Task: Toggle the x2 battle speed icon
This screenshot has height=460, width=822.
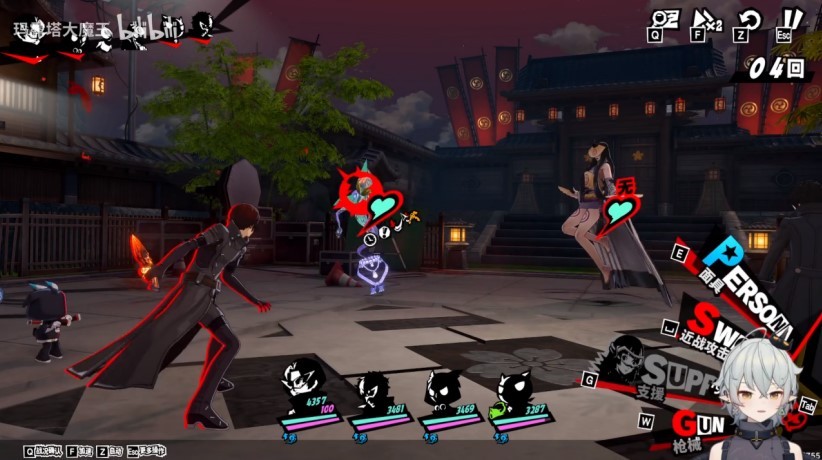Action: tap(705, 18)
